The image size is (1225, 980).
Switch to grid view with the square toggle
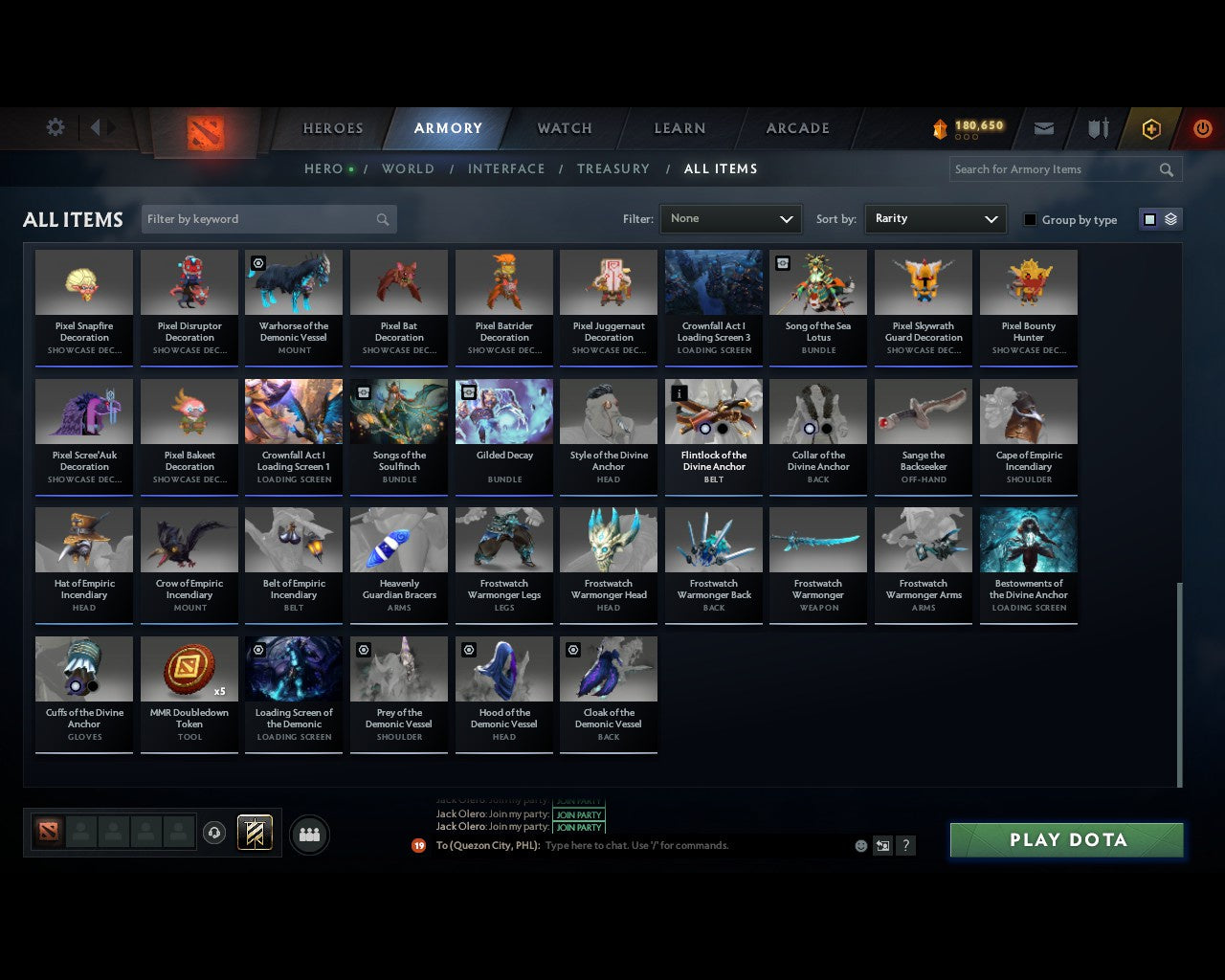pyautogui.click(x=1149, y=219)
